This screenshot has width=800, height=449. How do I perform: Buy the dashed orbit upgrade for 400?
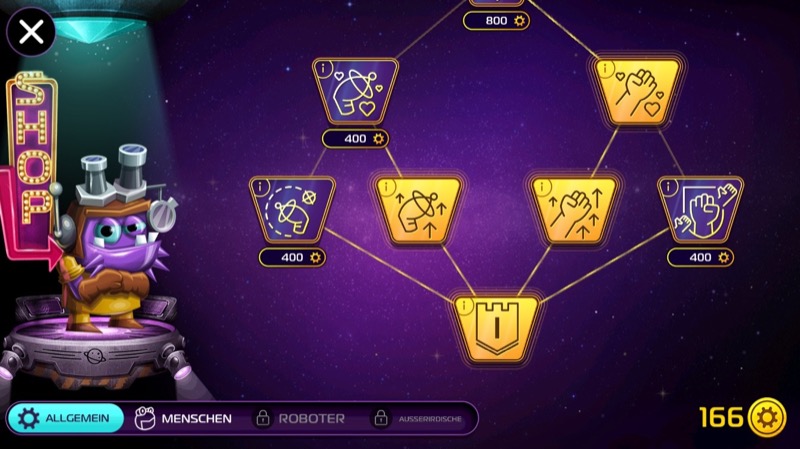pos(292,257)
